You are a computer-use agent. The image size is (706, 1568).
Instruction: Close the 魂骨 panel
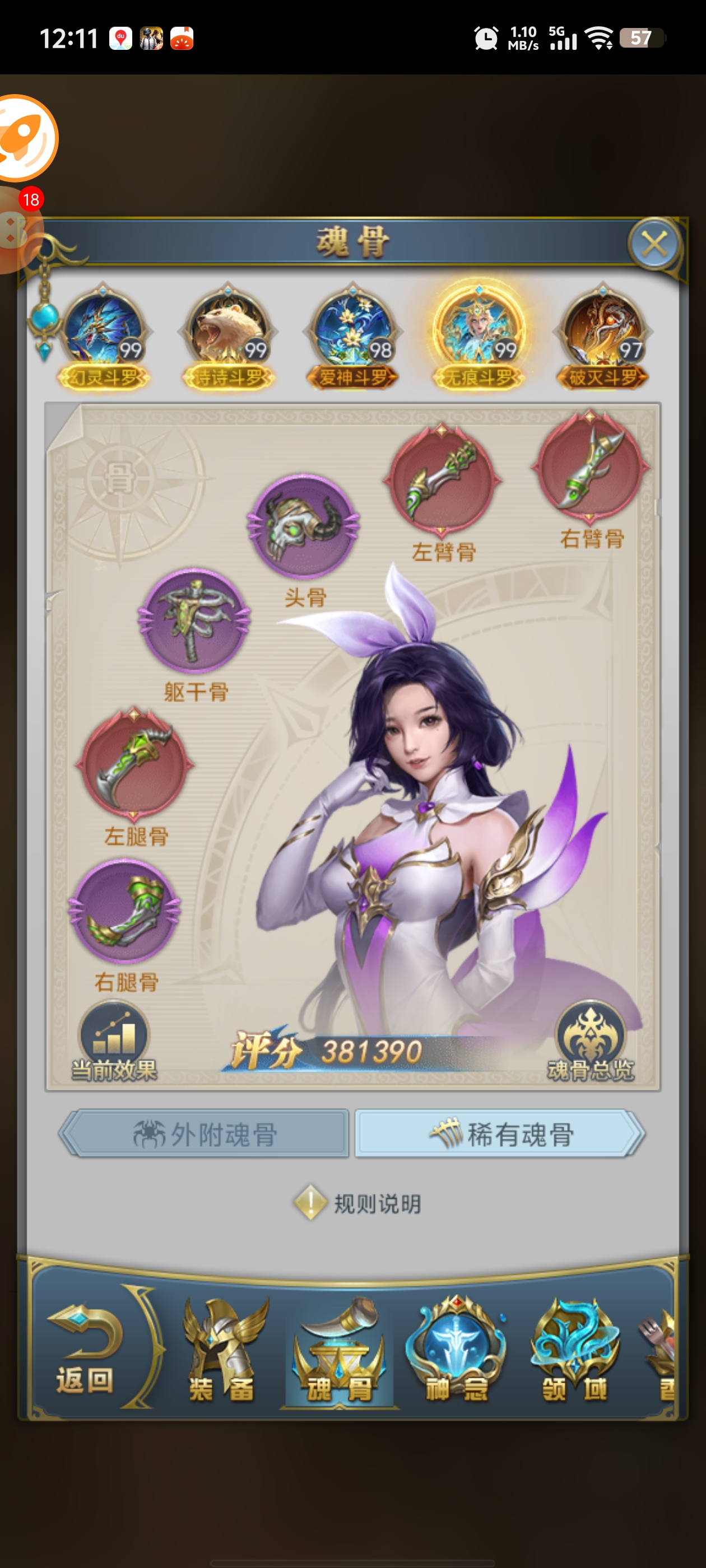[654, 244]
